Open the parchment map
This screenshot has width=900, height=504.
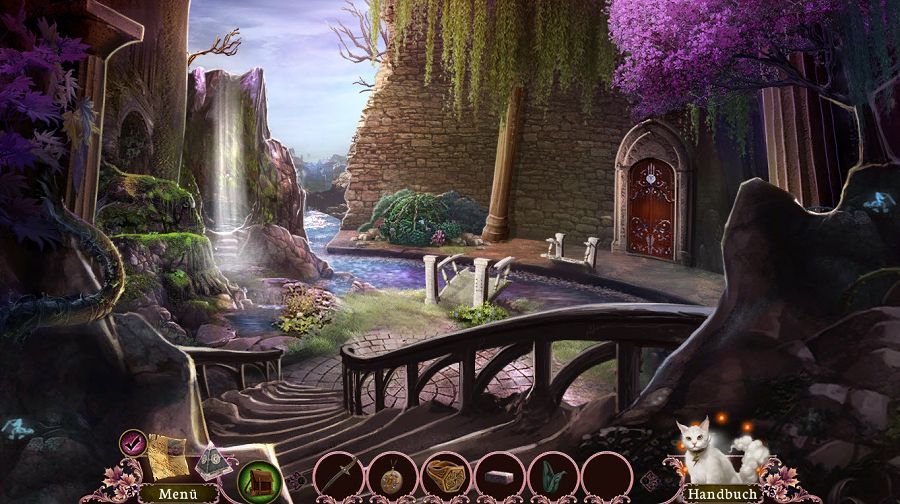(x=166, y=455)
